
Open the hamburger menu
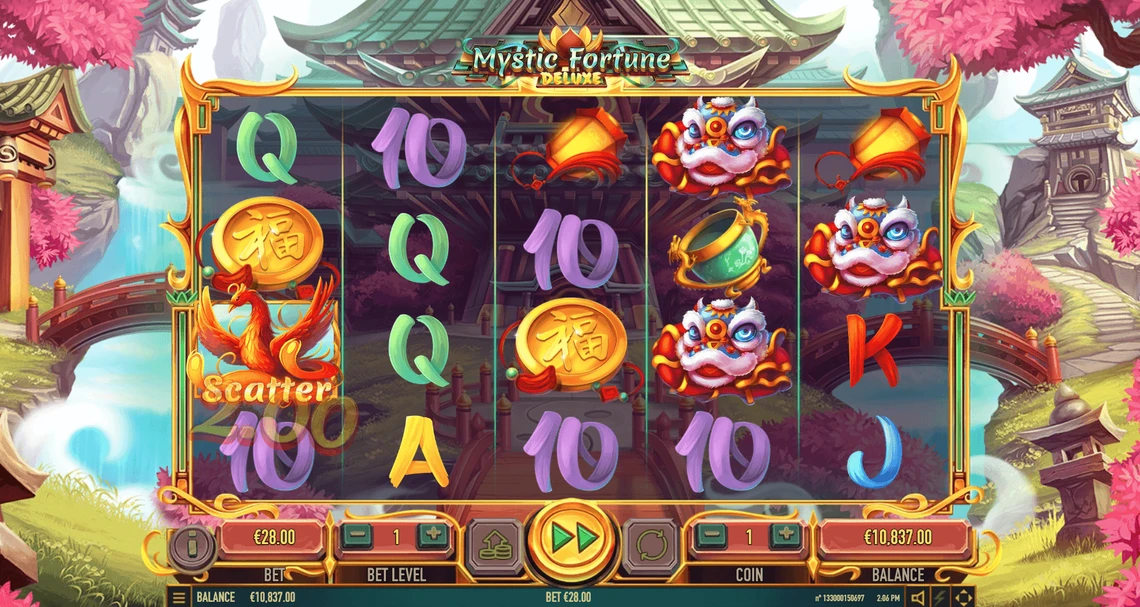point(179,598)
